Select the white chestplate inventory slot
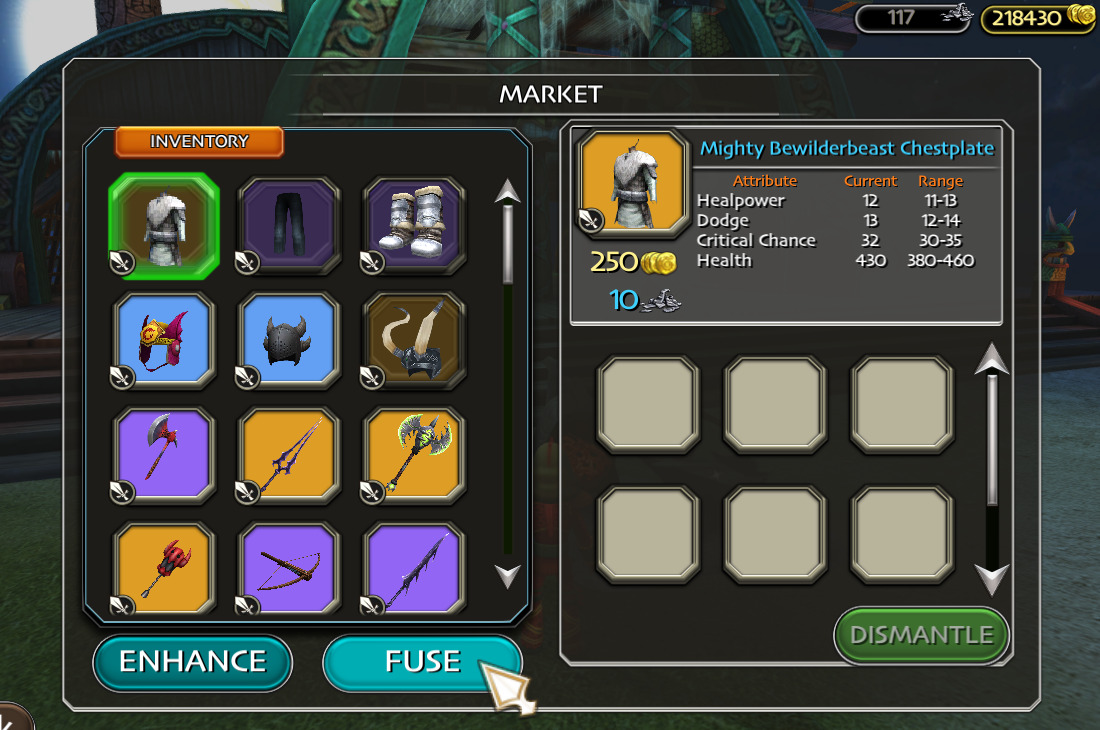The height and width of the screenshot is (730, 1100). click(x=162, y=225)
